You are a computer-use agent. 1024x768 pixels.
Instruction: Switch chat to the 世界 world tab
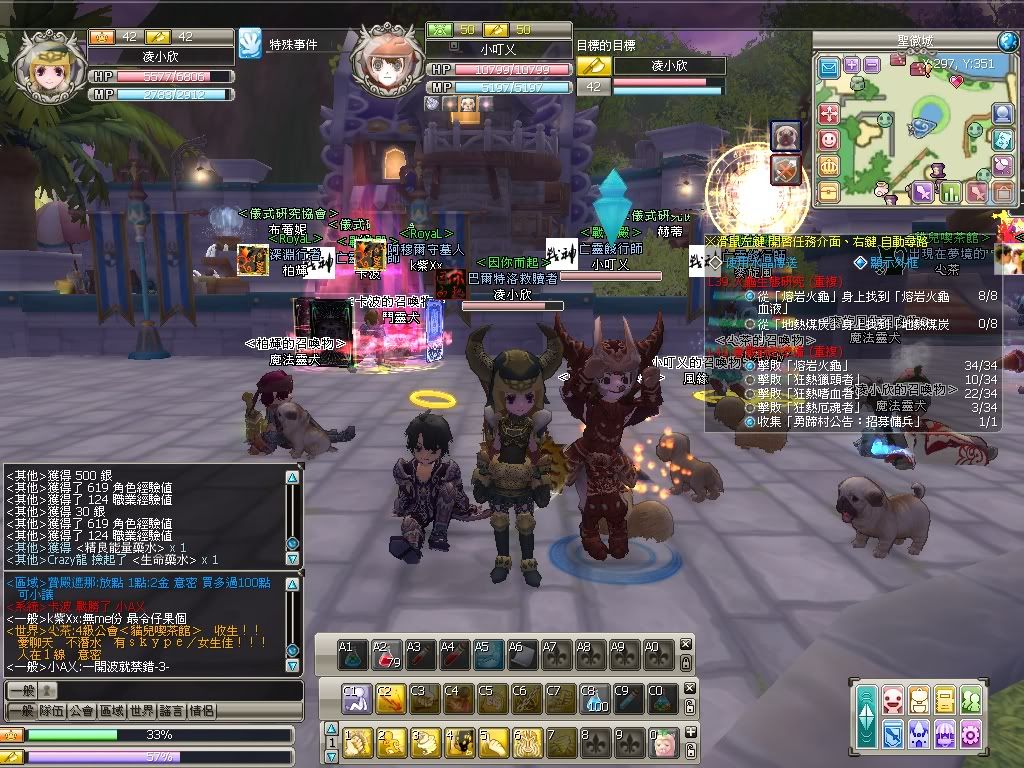pos(141,711)
